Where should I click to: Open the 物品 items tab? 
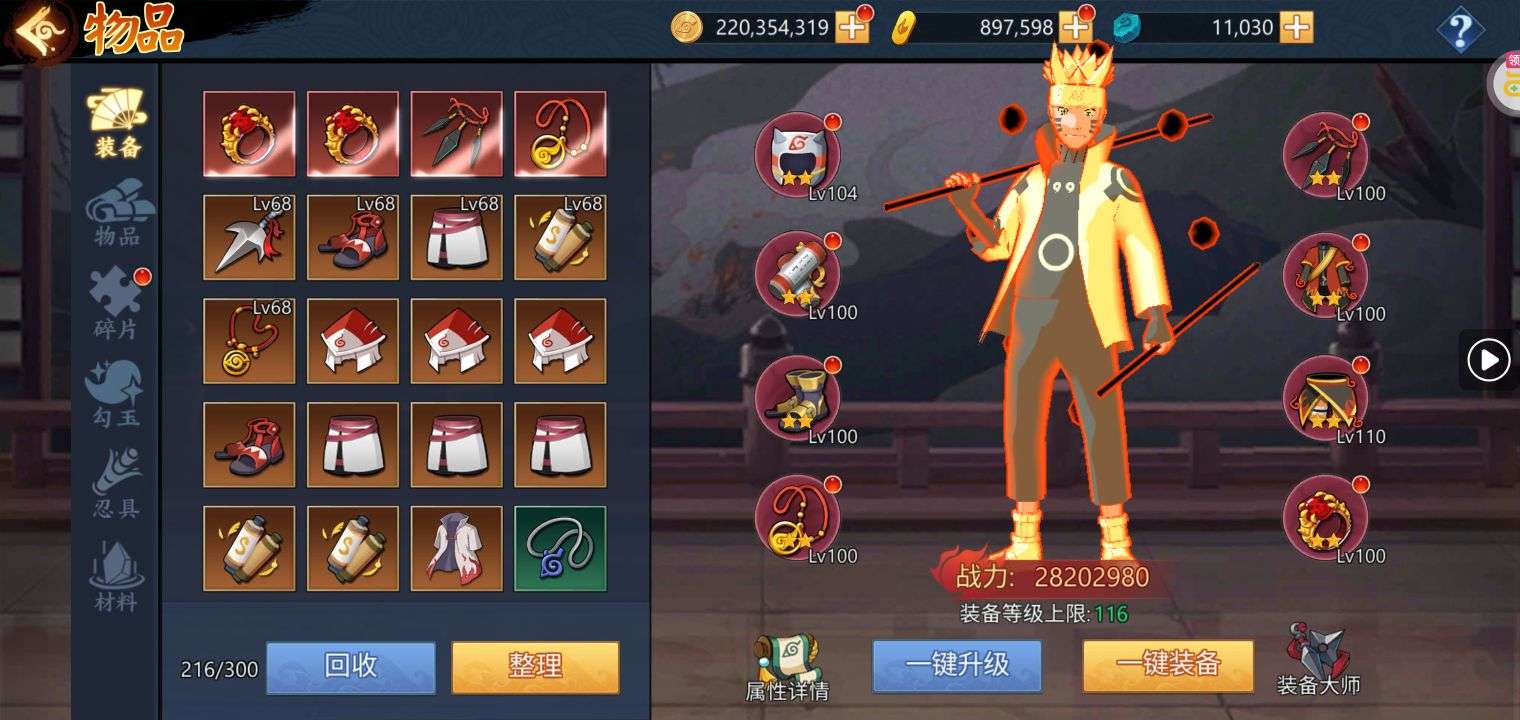[117, 213]
